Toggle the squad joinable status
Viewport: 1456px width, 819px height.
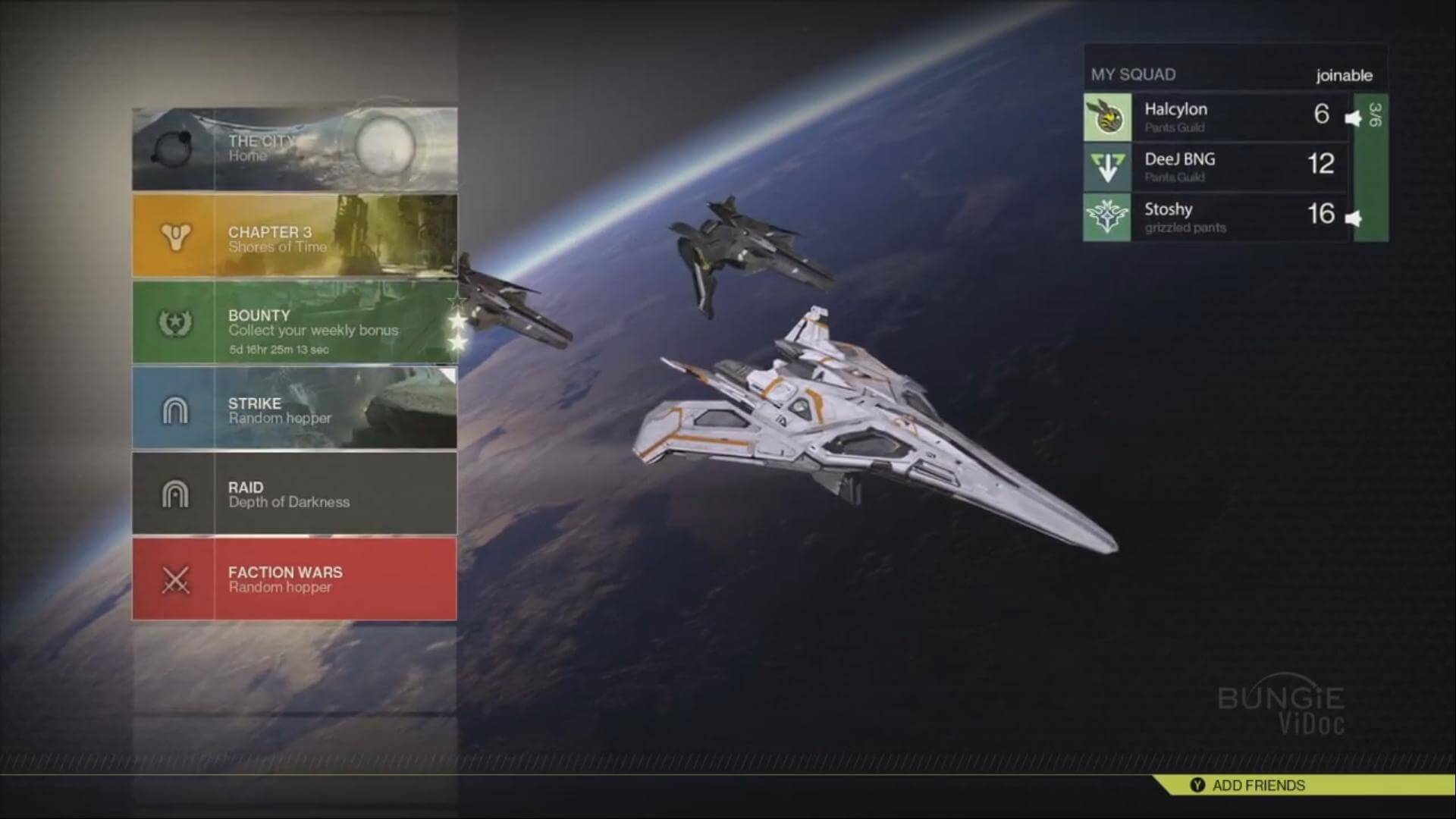click(x=1344, y=74)
